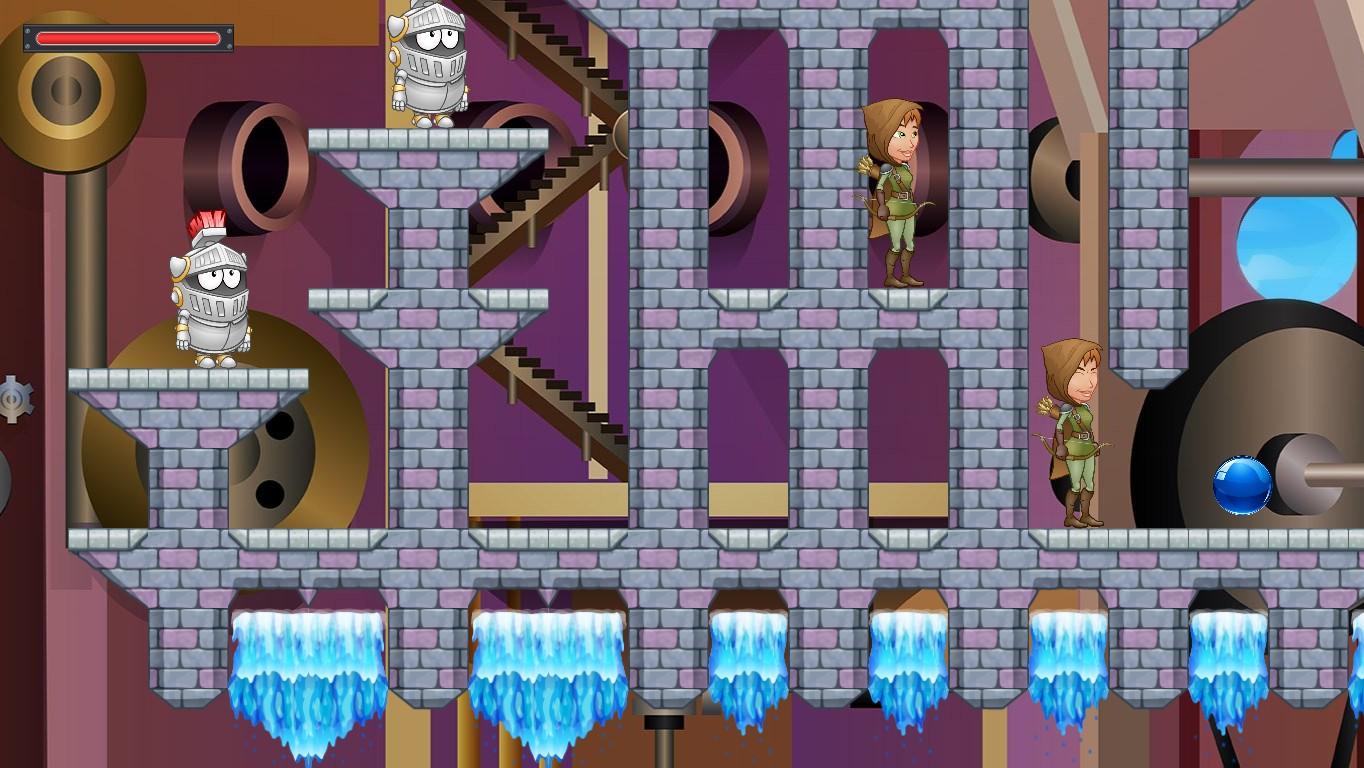Click the red health bar top left
The height and width of the screenshot is (768, 1364).
point(128,36)
